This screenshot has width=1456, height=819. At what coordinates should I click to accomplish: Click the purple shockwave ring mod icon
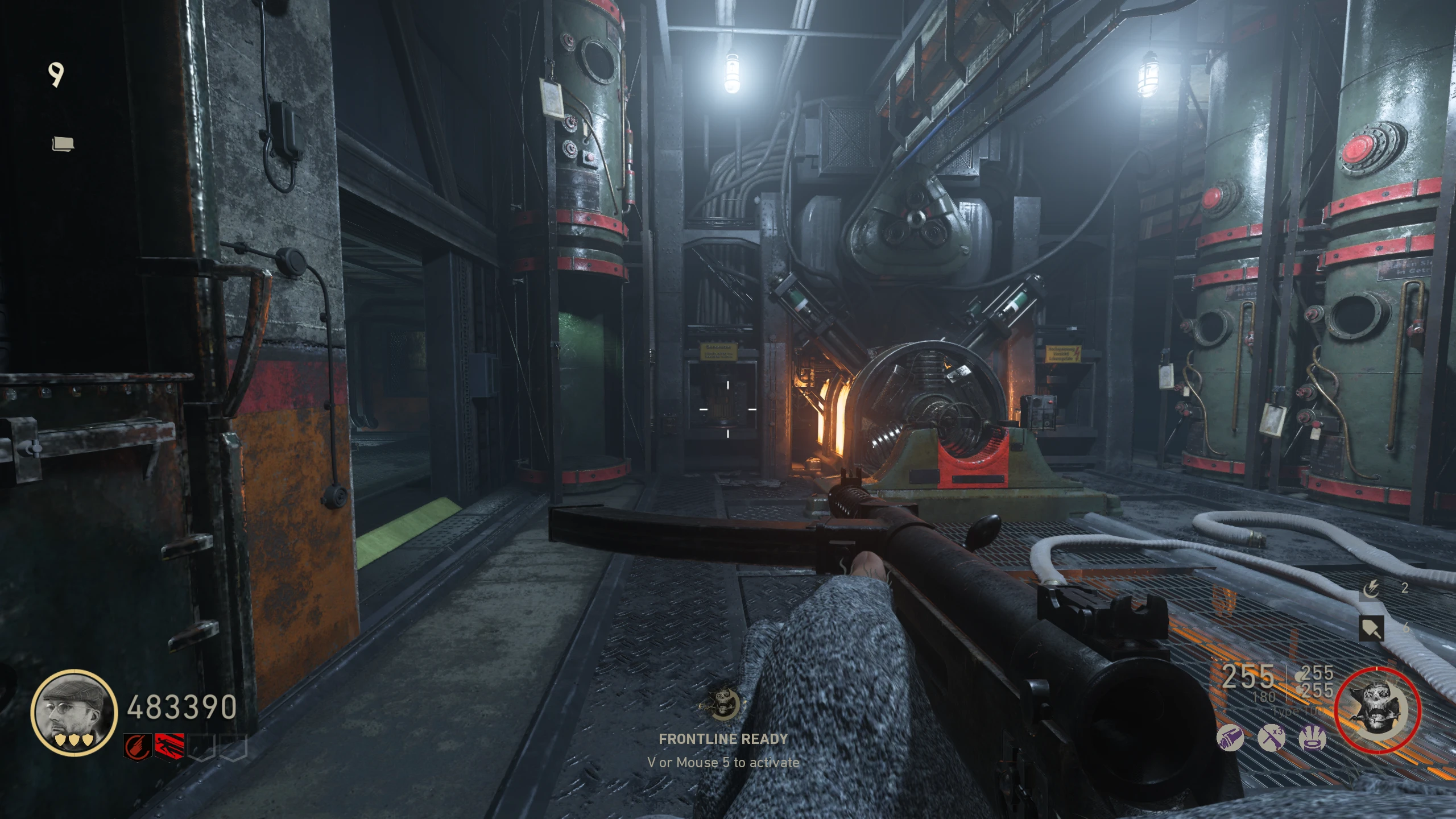(1313, 739)
